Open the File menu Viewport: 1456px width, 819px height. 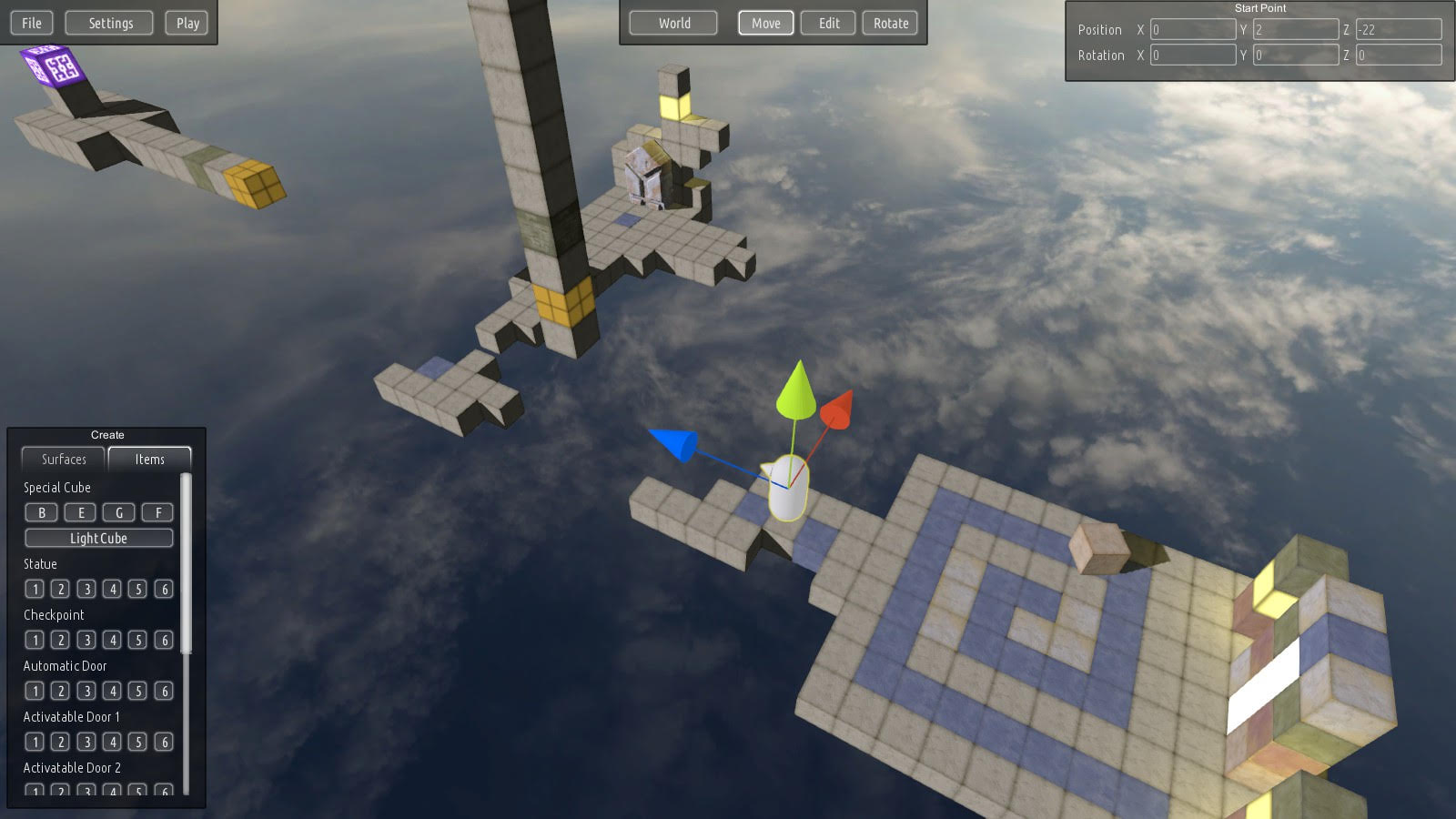coord(31,23)
